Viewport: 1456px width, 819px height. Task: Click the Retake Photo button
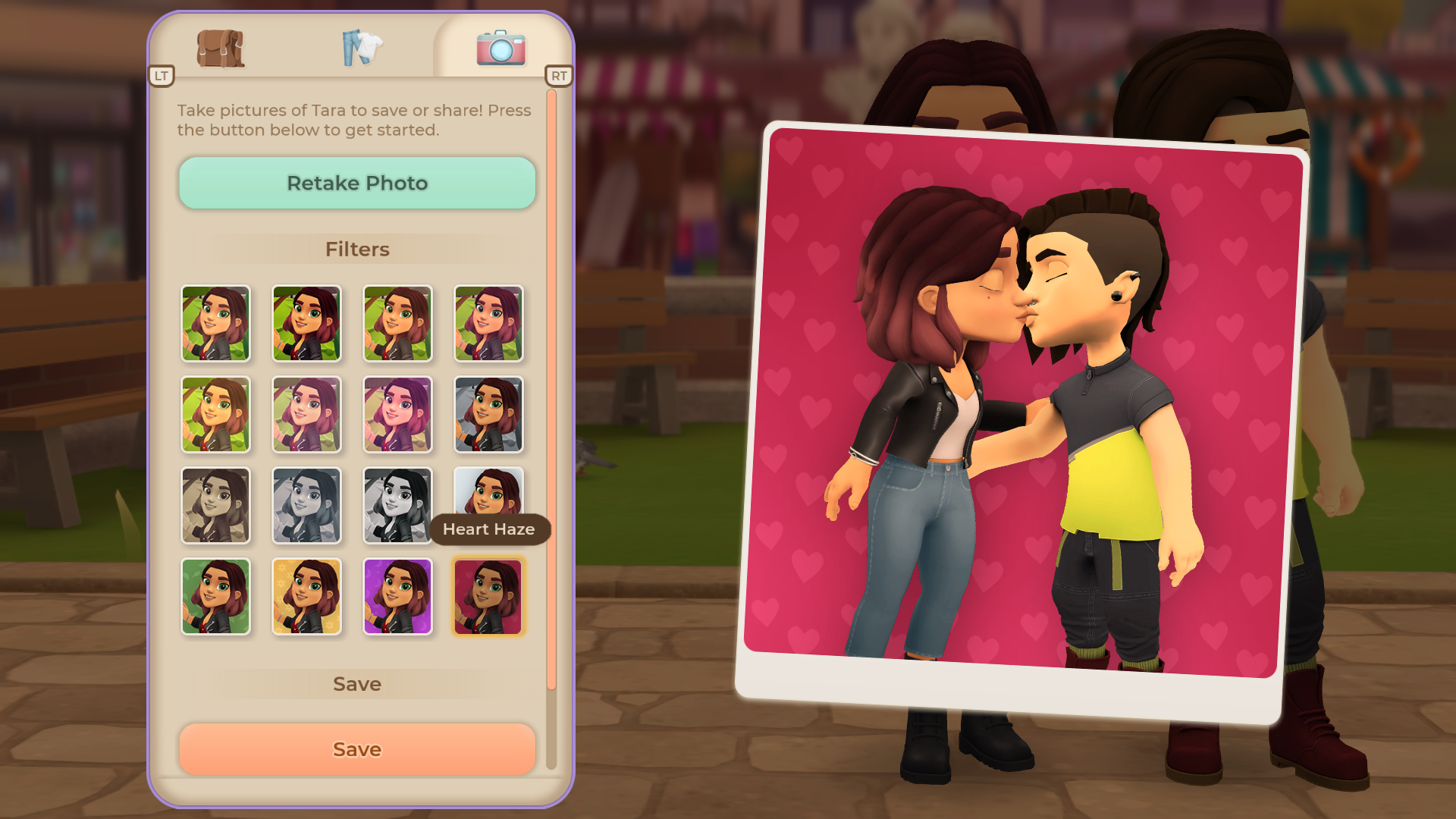[x=357, y=183]
